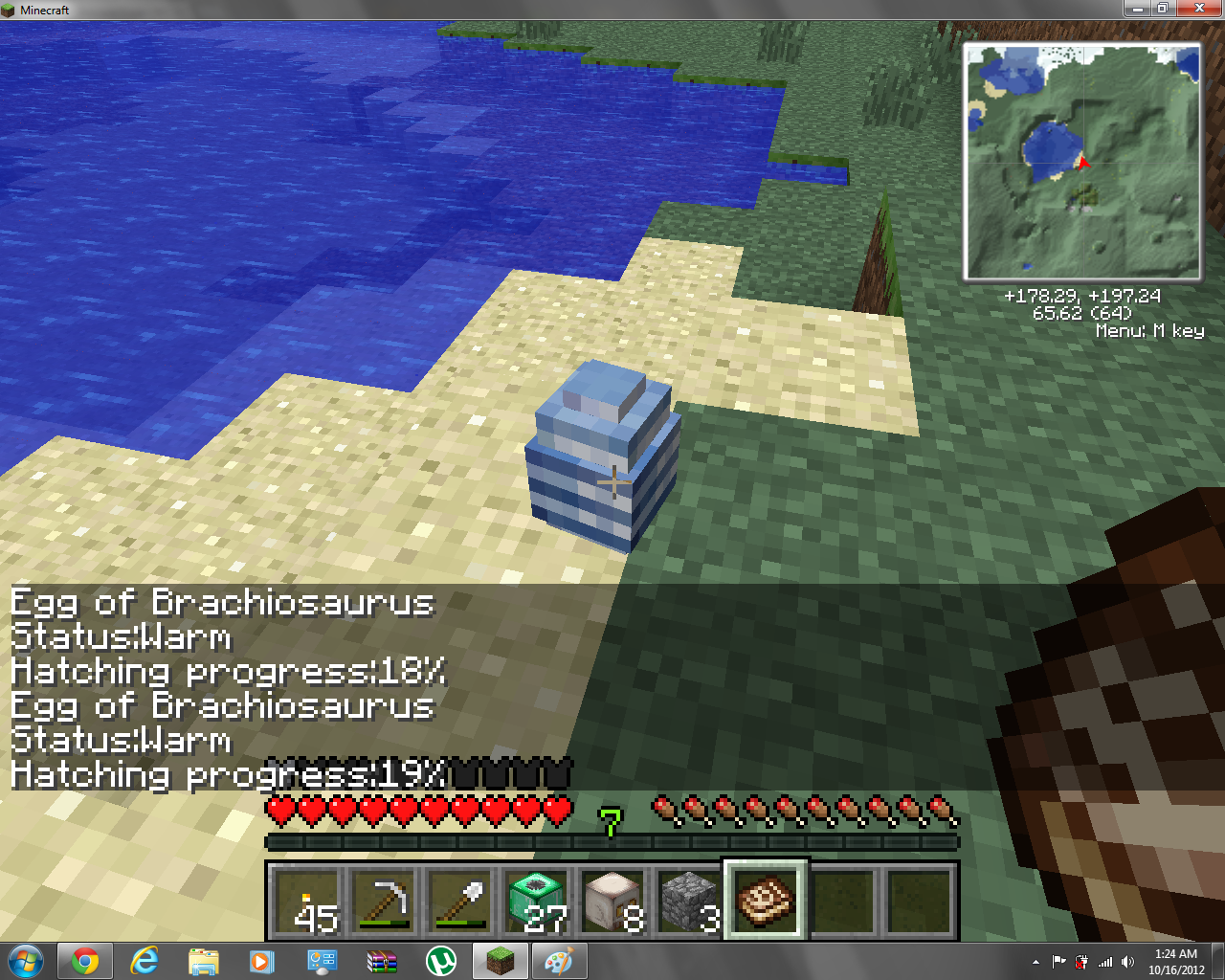Pick the cobblestone stack in the hotbar
Image resolution: width=1225 pixels, height=980 pixels.
(x=689, y=902)
